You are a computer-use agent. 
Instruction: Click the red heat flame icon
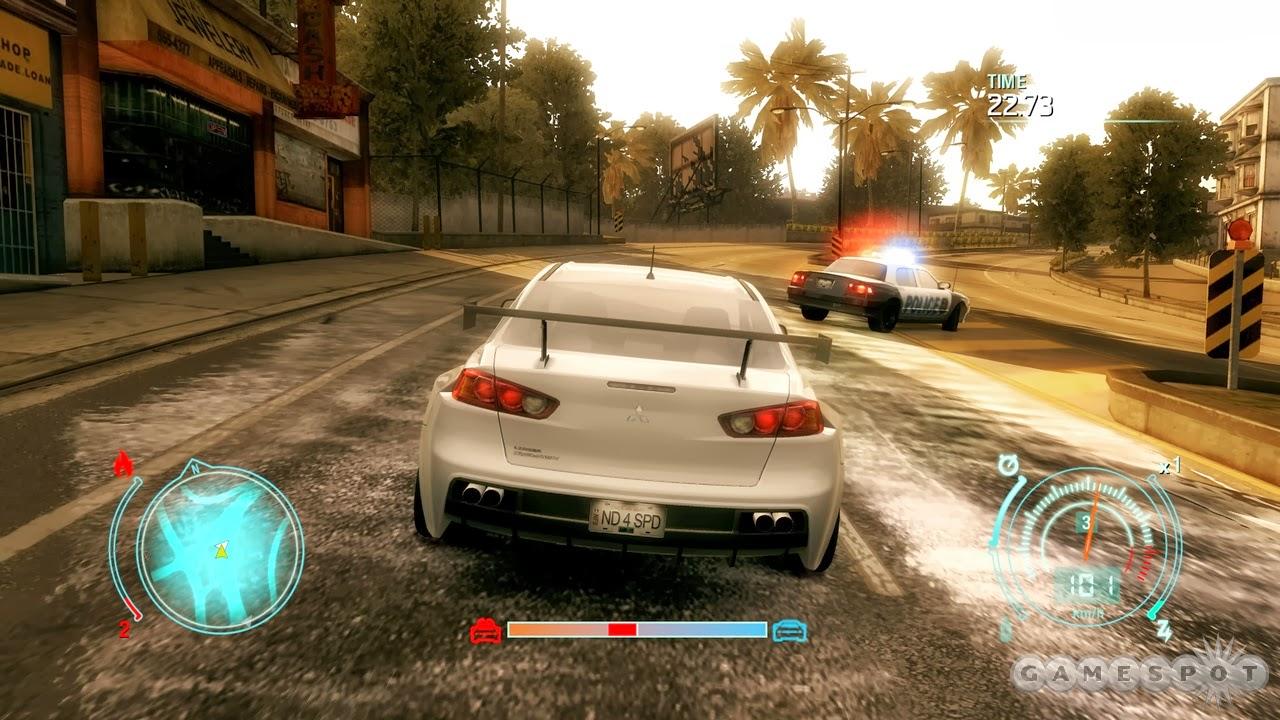[x=123, y=463]
